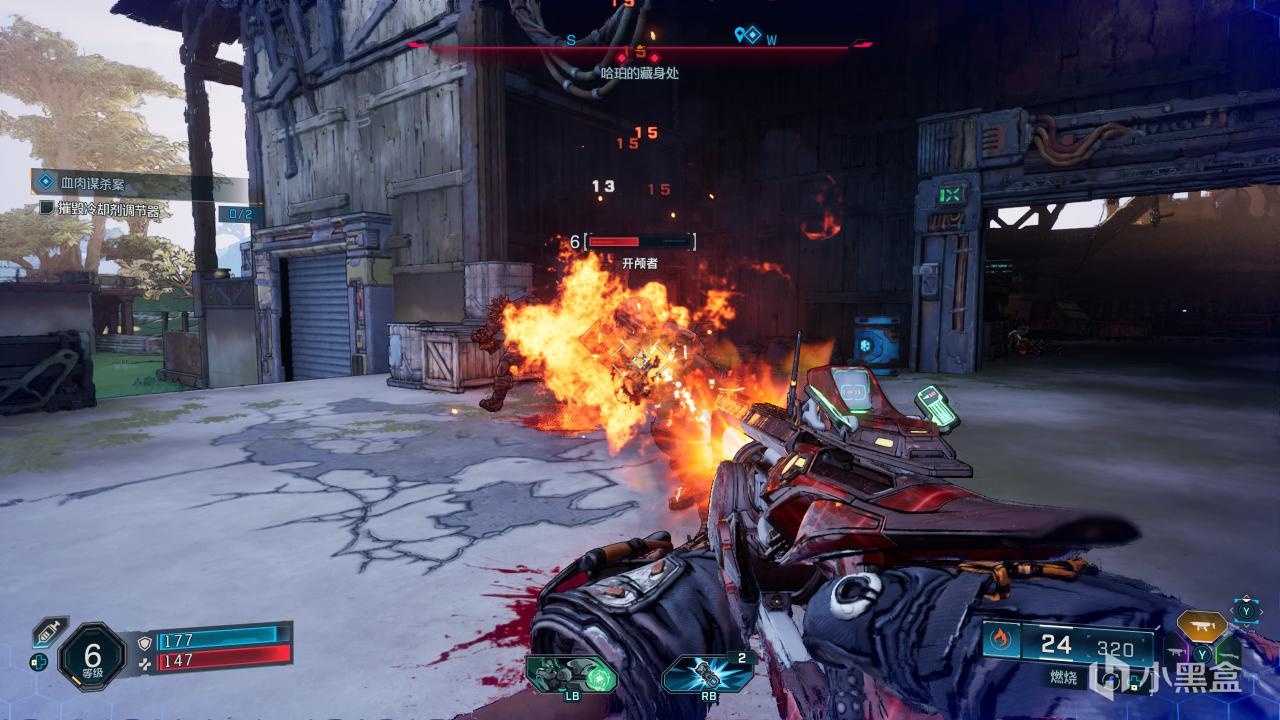Select the orange highlighted weapon slot
Viewport: 1280px width, 720px height.
(1201, 627)
